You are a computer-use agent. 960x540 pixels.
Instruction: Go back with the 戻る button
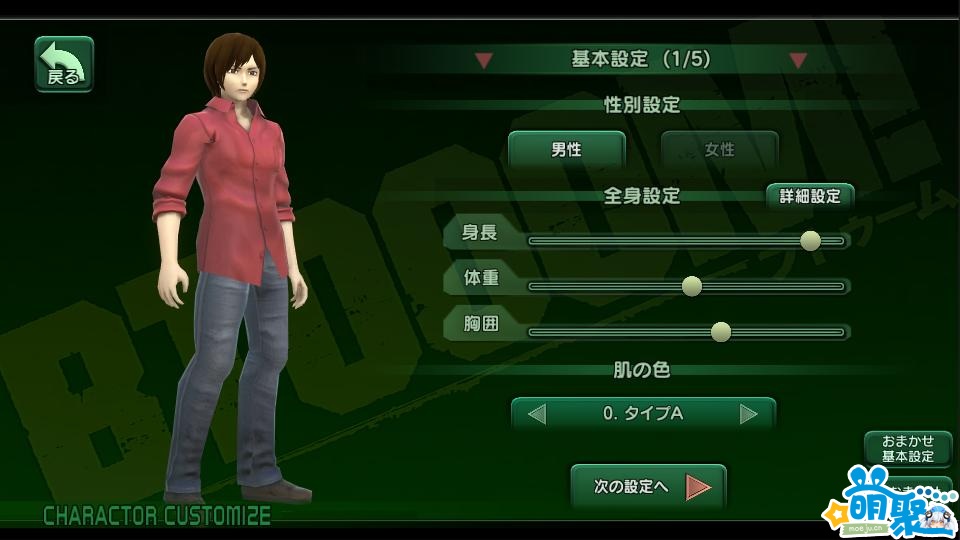coord(64,64)
